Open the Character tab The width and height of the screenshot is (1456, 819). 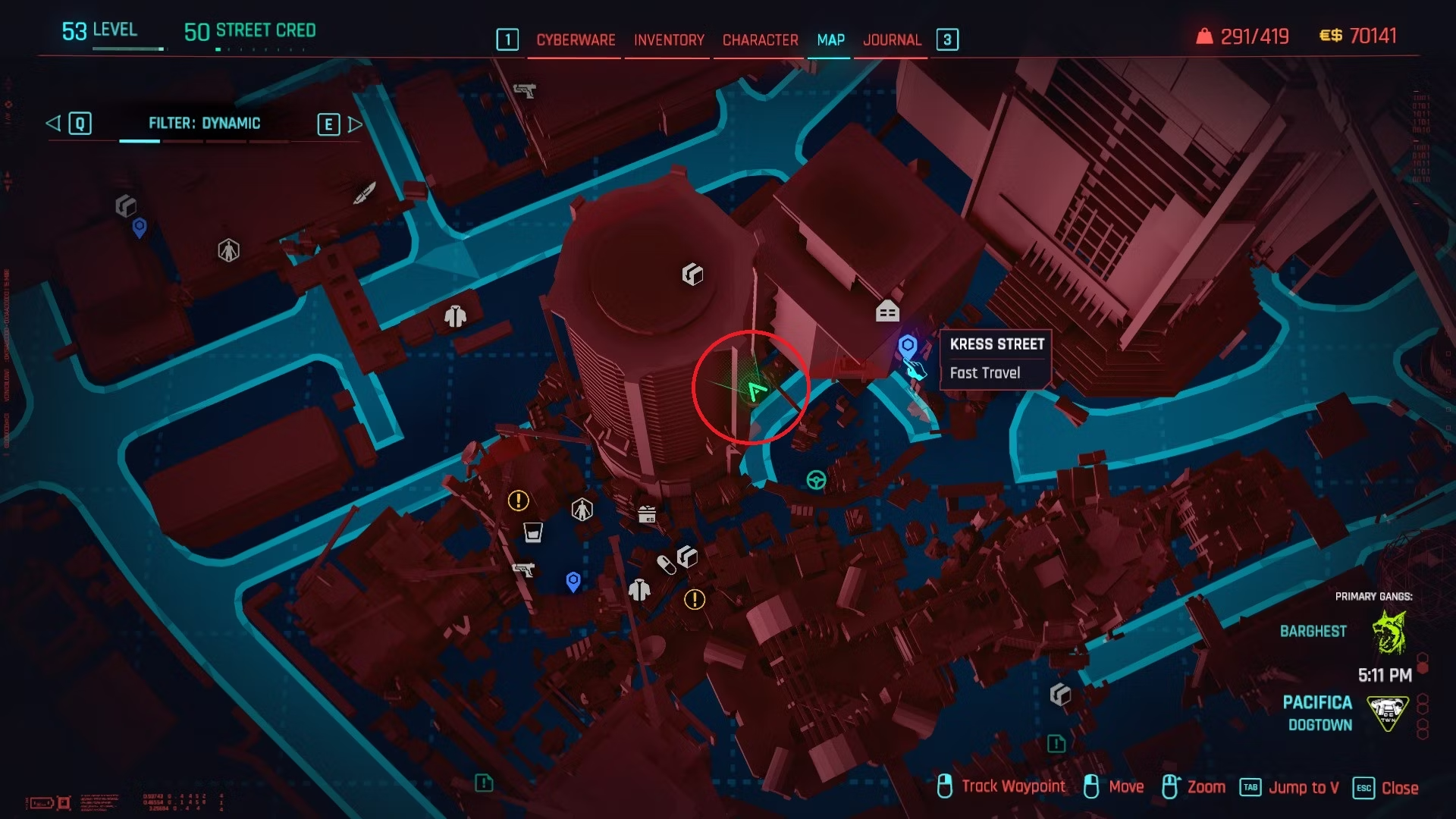760,40
